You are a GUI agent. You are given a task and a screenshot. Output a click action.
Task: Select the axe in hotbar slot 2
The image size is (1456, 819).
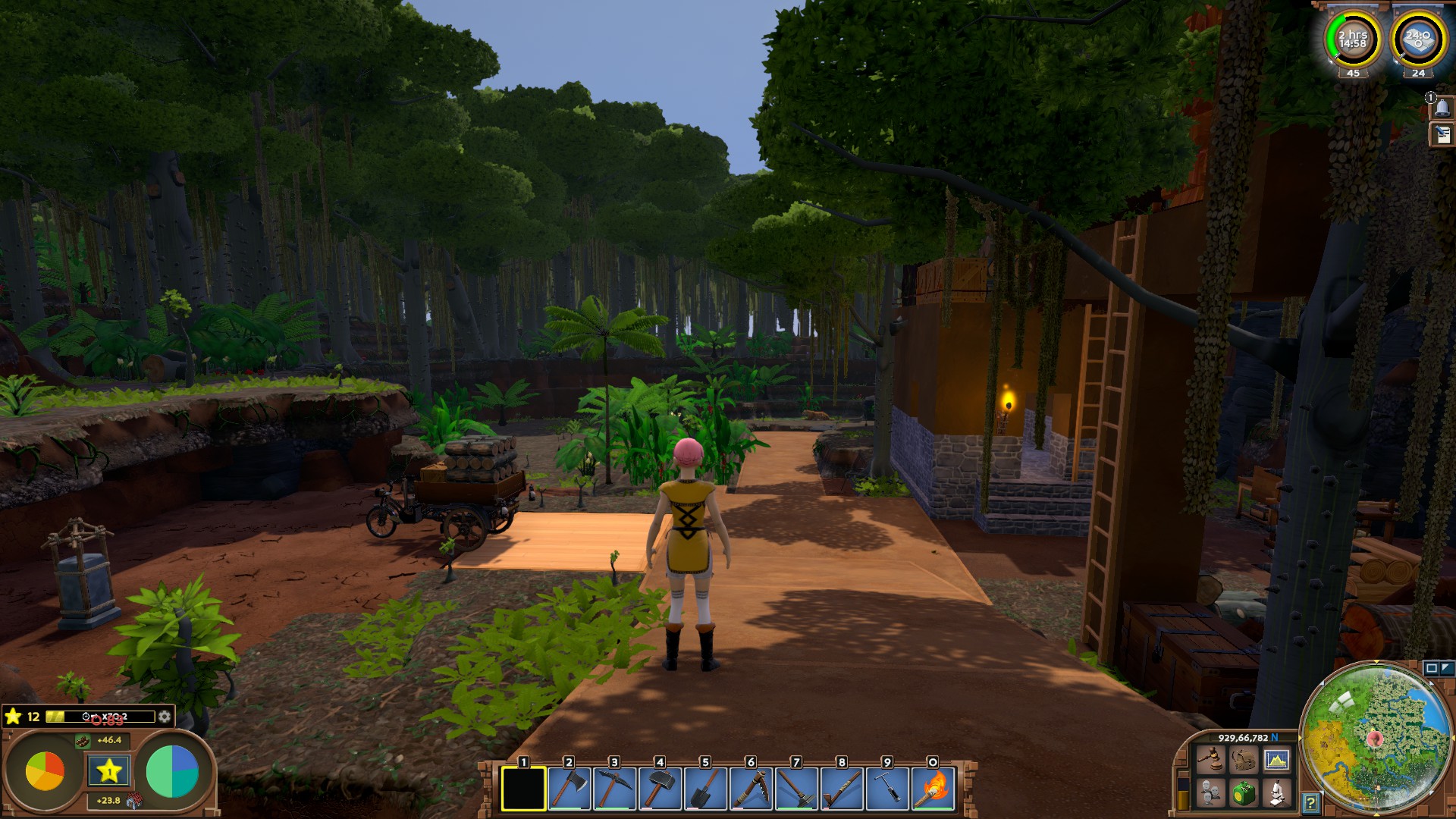(569, 789)
